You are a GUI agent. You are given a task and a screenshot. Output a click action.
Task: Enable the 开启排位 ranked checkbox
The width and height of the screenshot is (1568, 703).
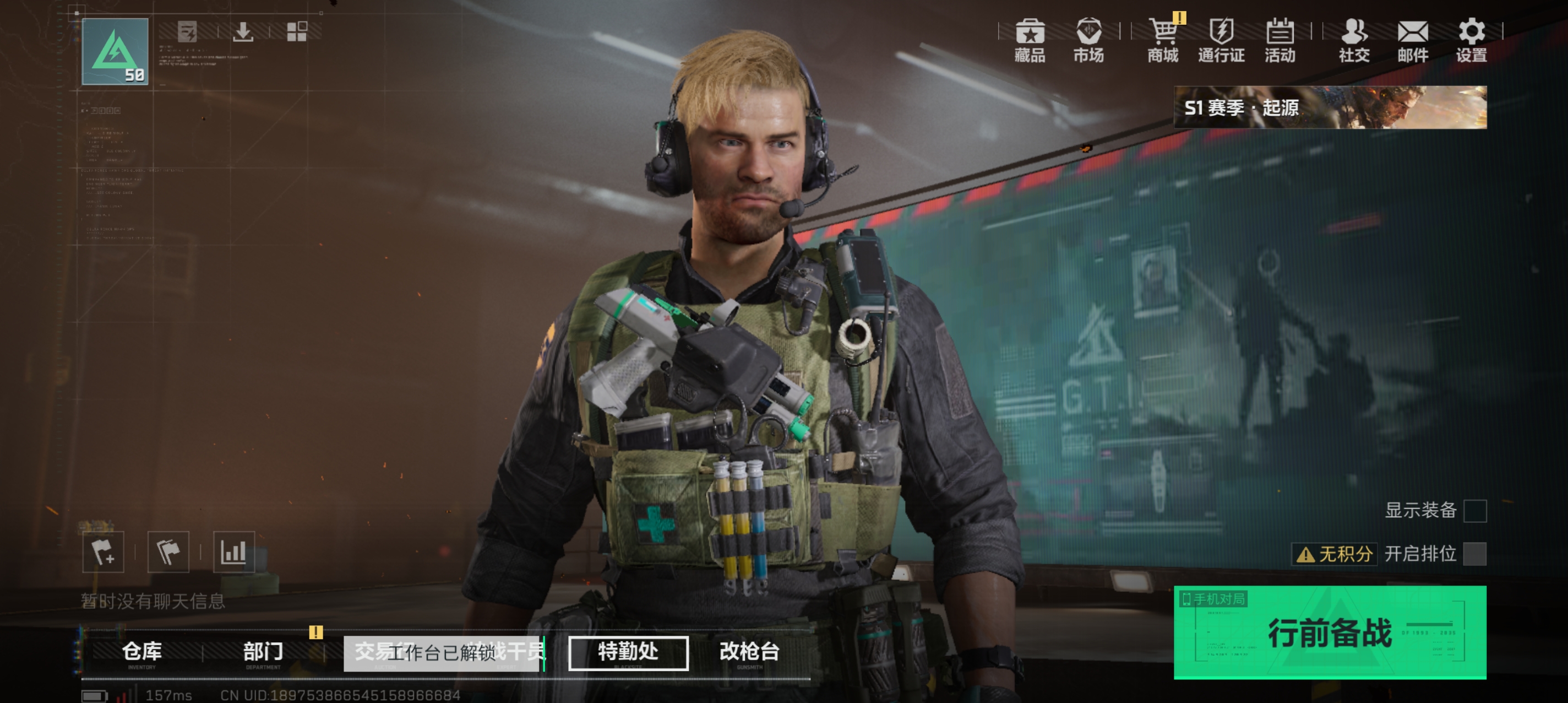pos(1474,554)
